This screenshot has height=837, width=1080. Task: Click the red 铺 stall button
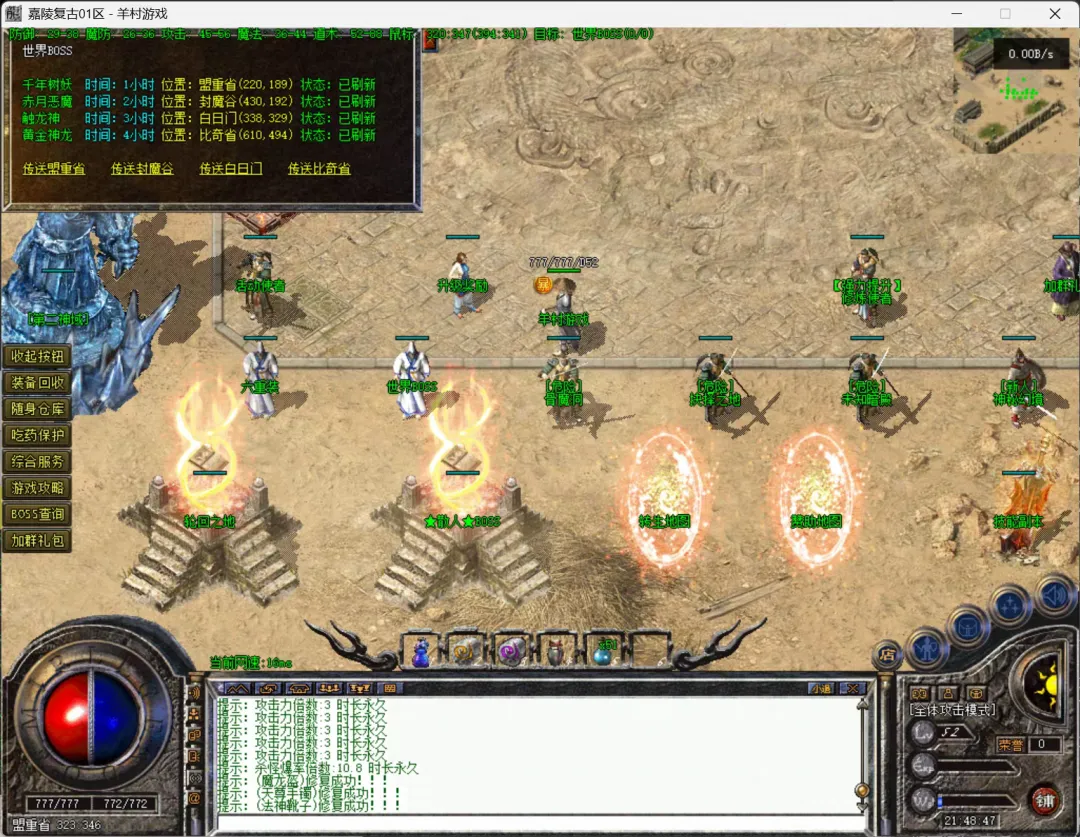point(1045,798)
